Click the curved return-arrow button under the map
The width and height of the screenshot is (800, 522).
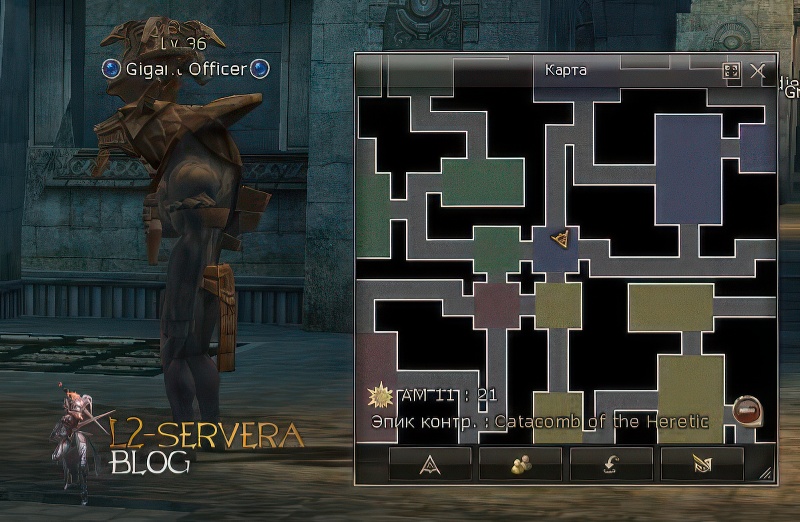pos(611,463)
